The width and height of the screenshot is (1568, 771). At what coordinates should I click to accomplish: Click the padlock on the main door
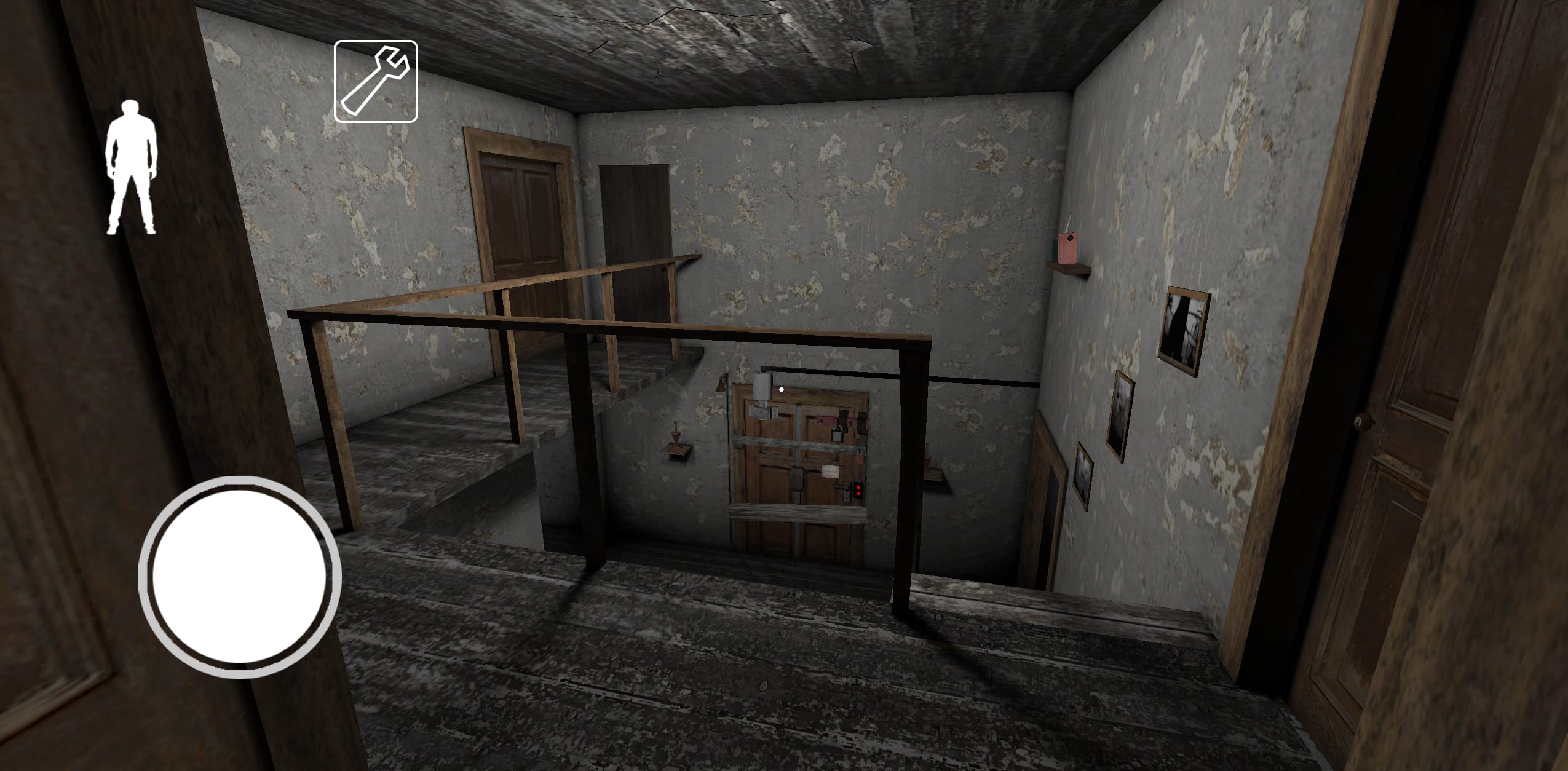pyautogui.click(x=837, y=436)
